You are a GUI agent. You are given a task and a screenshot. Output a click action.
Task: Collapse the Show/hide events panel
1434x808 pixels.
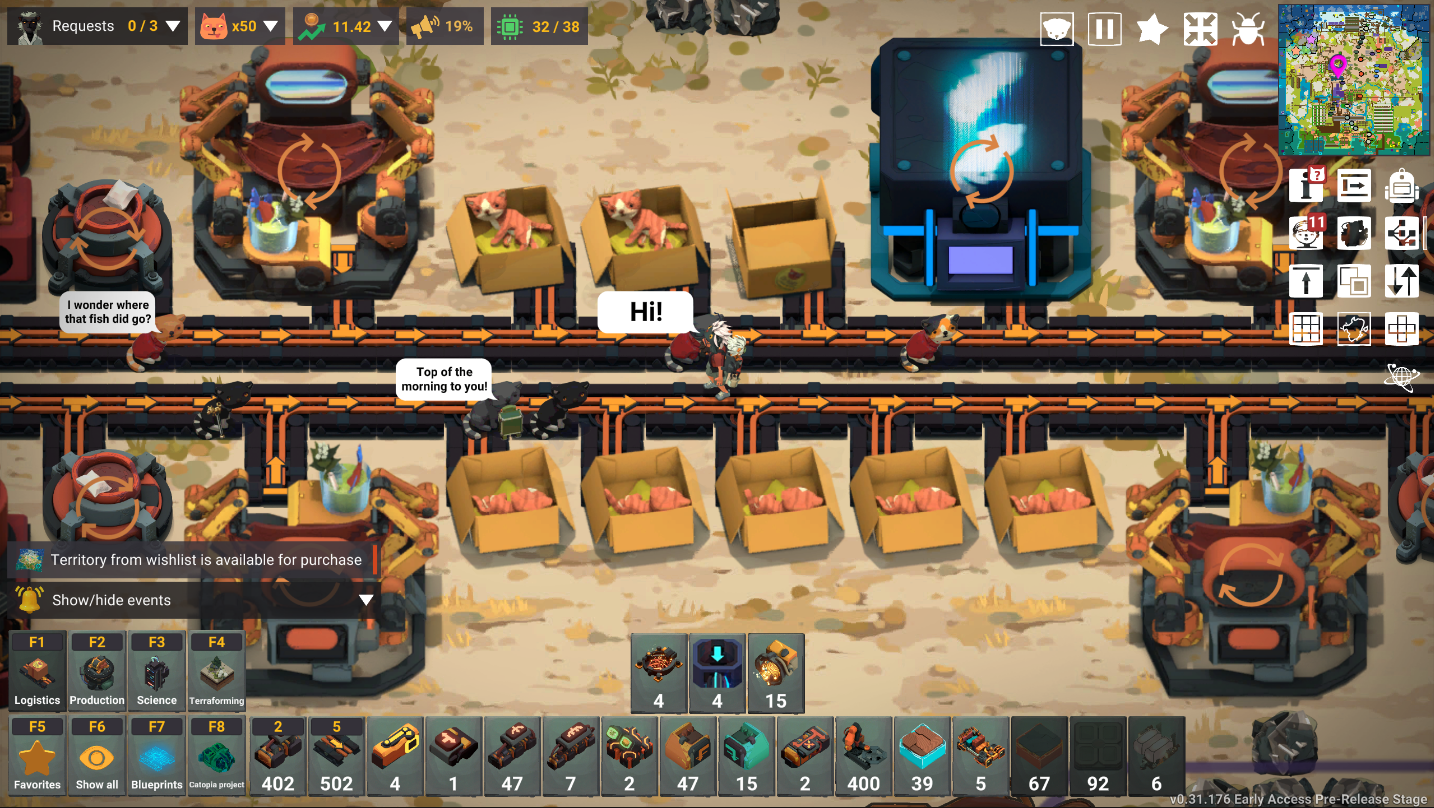click(x=366, y=598)
